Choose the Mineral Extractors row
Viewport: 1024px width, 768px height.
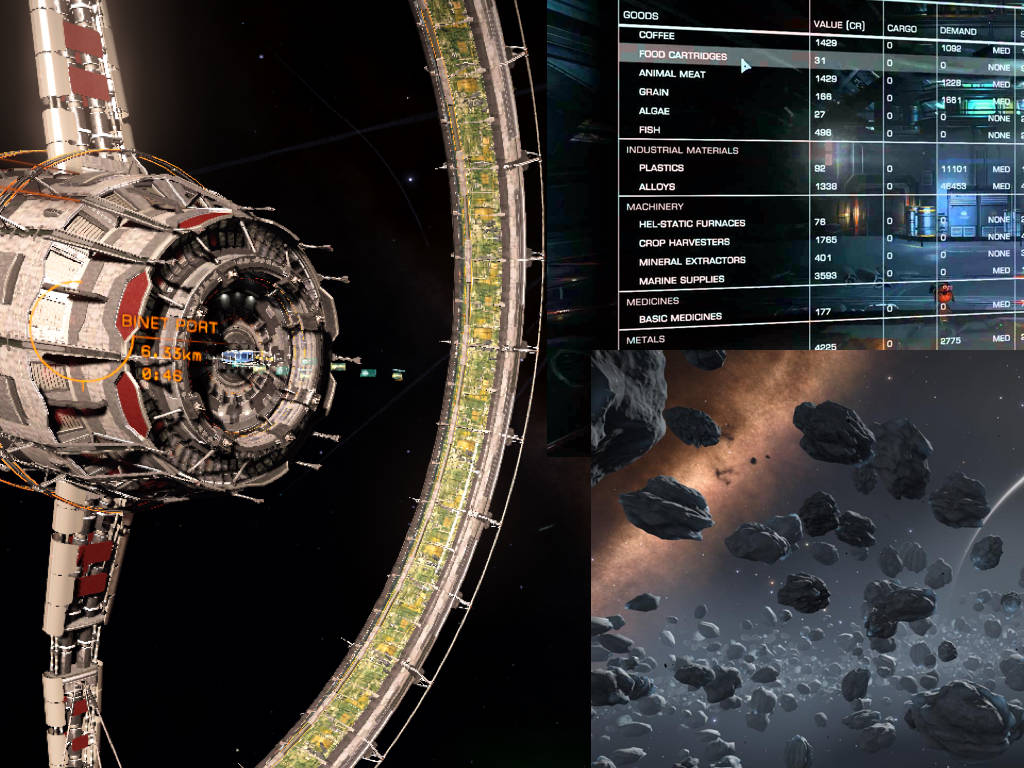(x=692, y=261)
